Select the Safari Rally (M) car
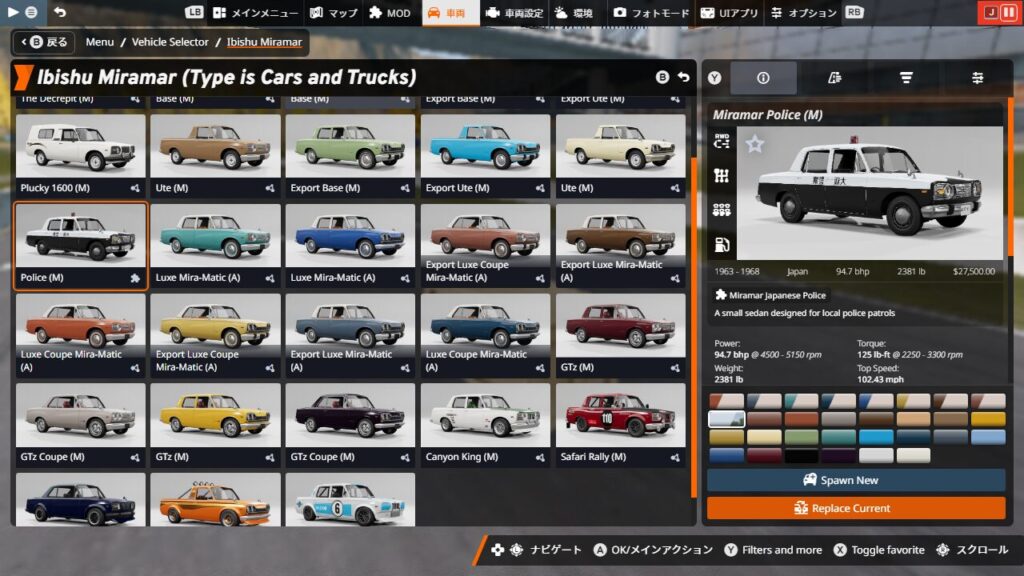 point(620,425)
